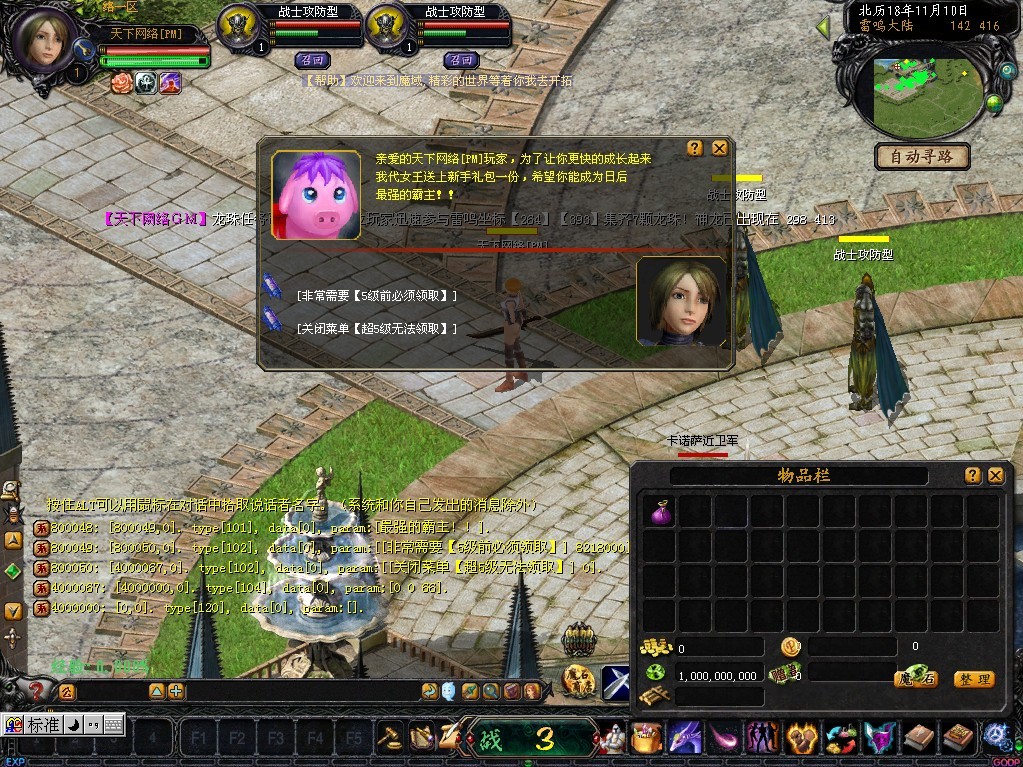Close the pink pig NPC dialogue
The image size is (1023, 767).
(719, 148)
